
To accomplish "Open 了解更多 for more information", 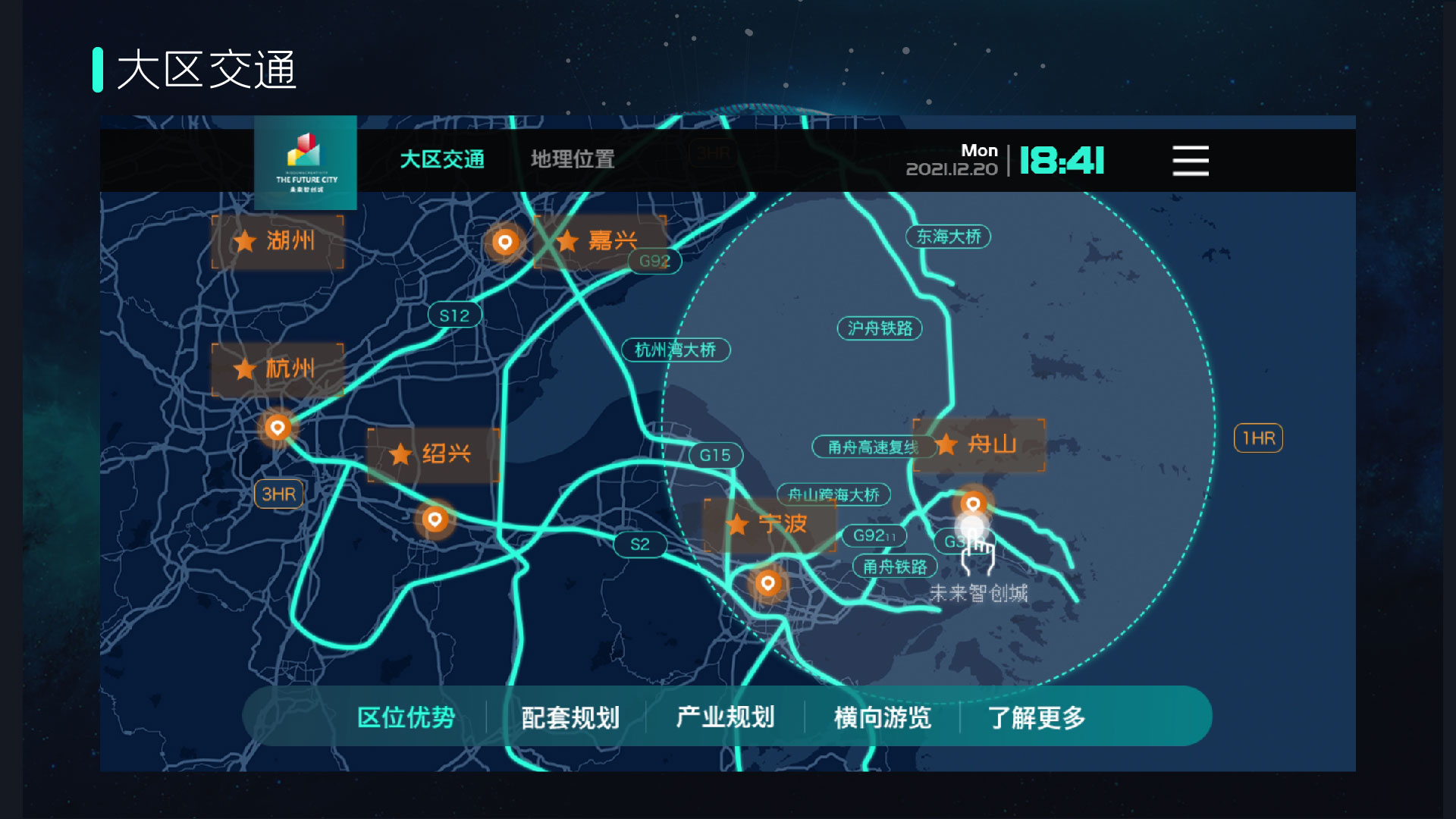I will point(1039,716).
